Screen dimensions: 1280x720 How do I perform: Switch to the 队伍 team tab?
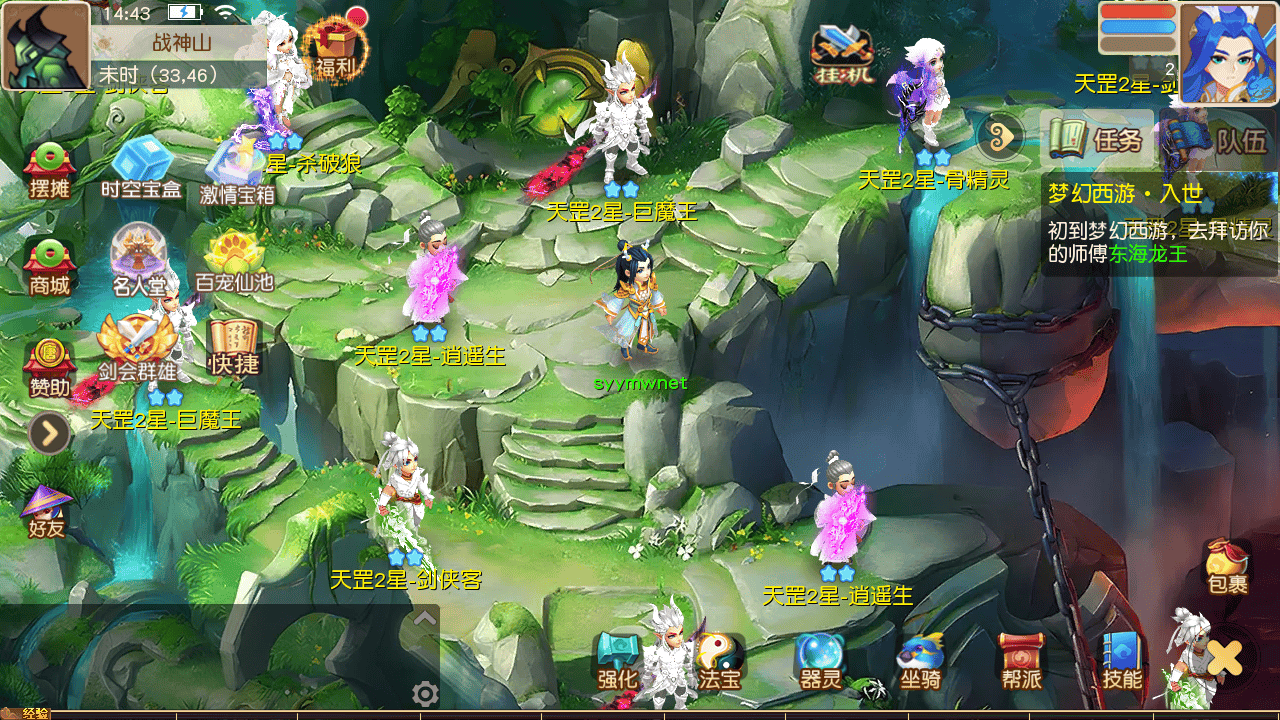click(1228, 140)
